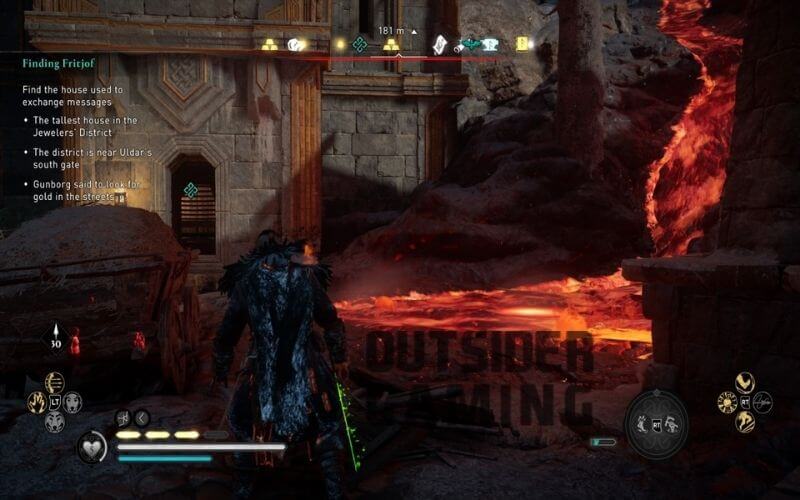The width and height of the screenshot is (800, 500).
Task: Activate the golden sun-wheel power
Action: coord(726,402)
